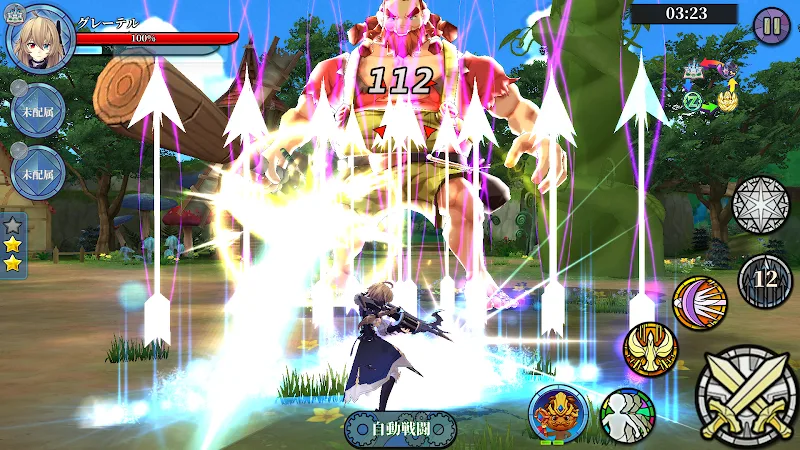Image resolution: width=800 pixels, height=450 pixels.
Task: Select the golden-crowned character icon
Action: [x=558, y=412]
